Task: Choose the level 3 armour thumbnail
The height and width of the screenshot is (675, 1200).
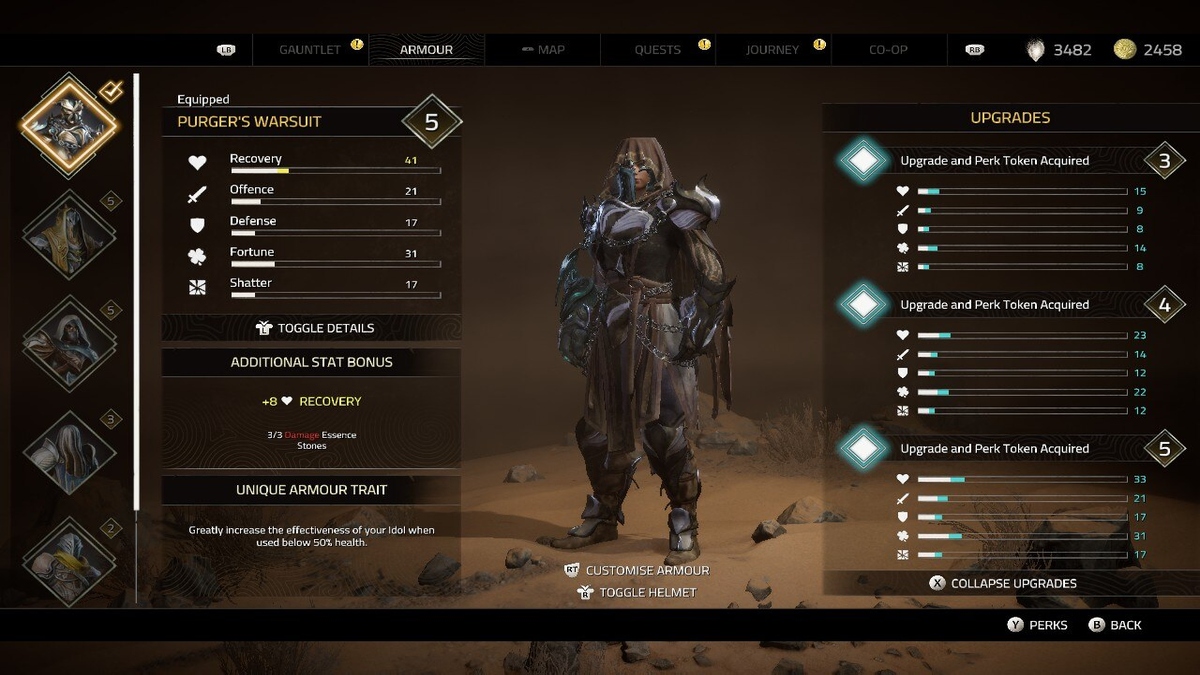Action: 70,452
